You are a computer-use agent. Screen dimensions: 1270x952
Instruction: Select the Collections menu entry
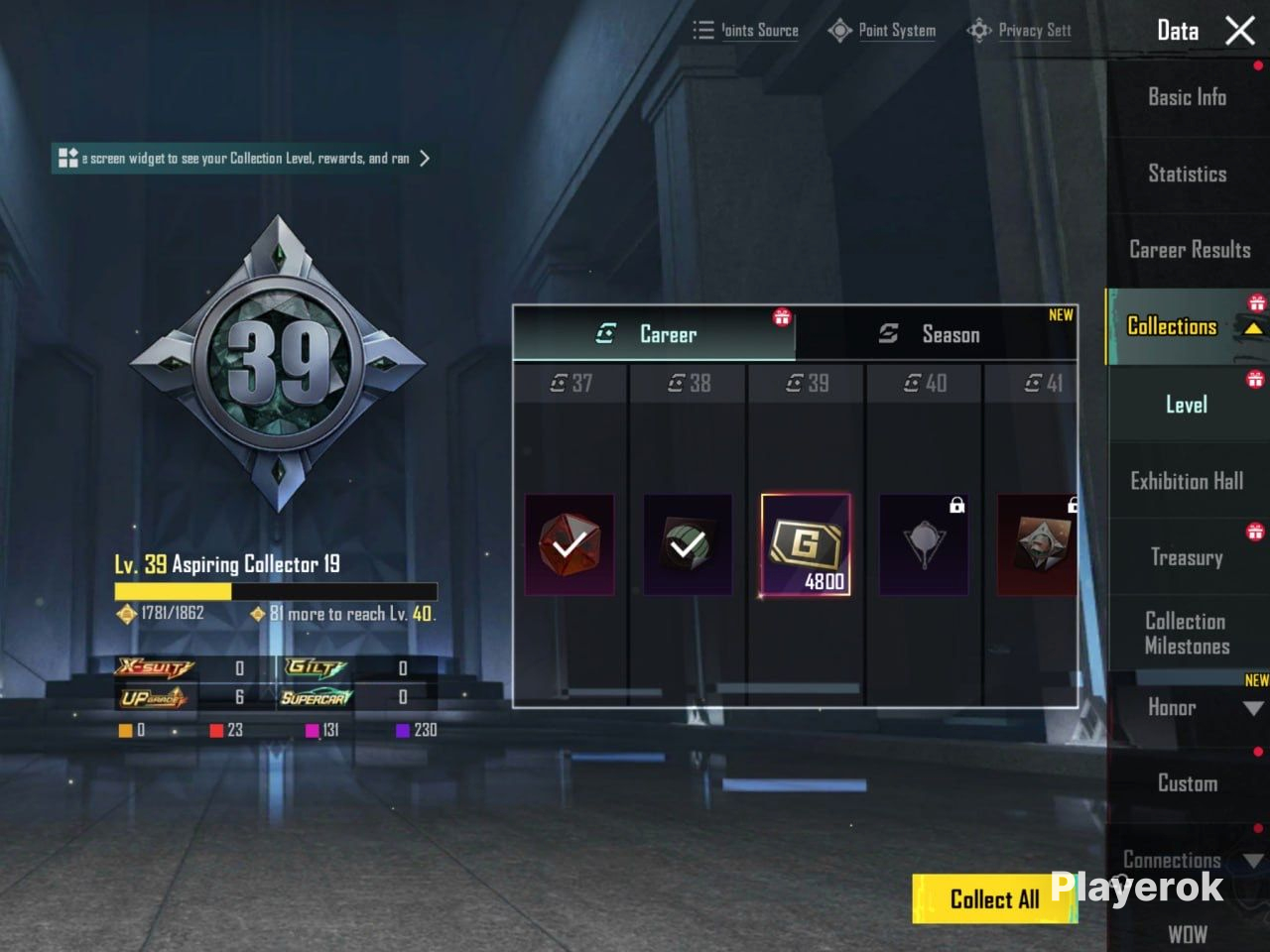[1173, 326]
